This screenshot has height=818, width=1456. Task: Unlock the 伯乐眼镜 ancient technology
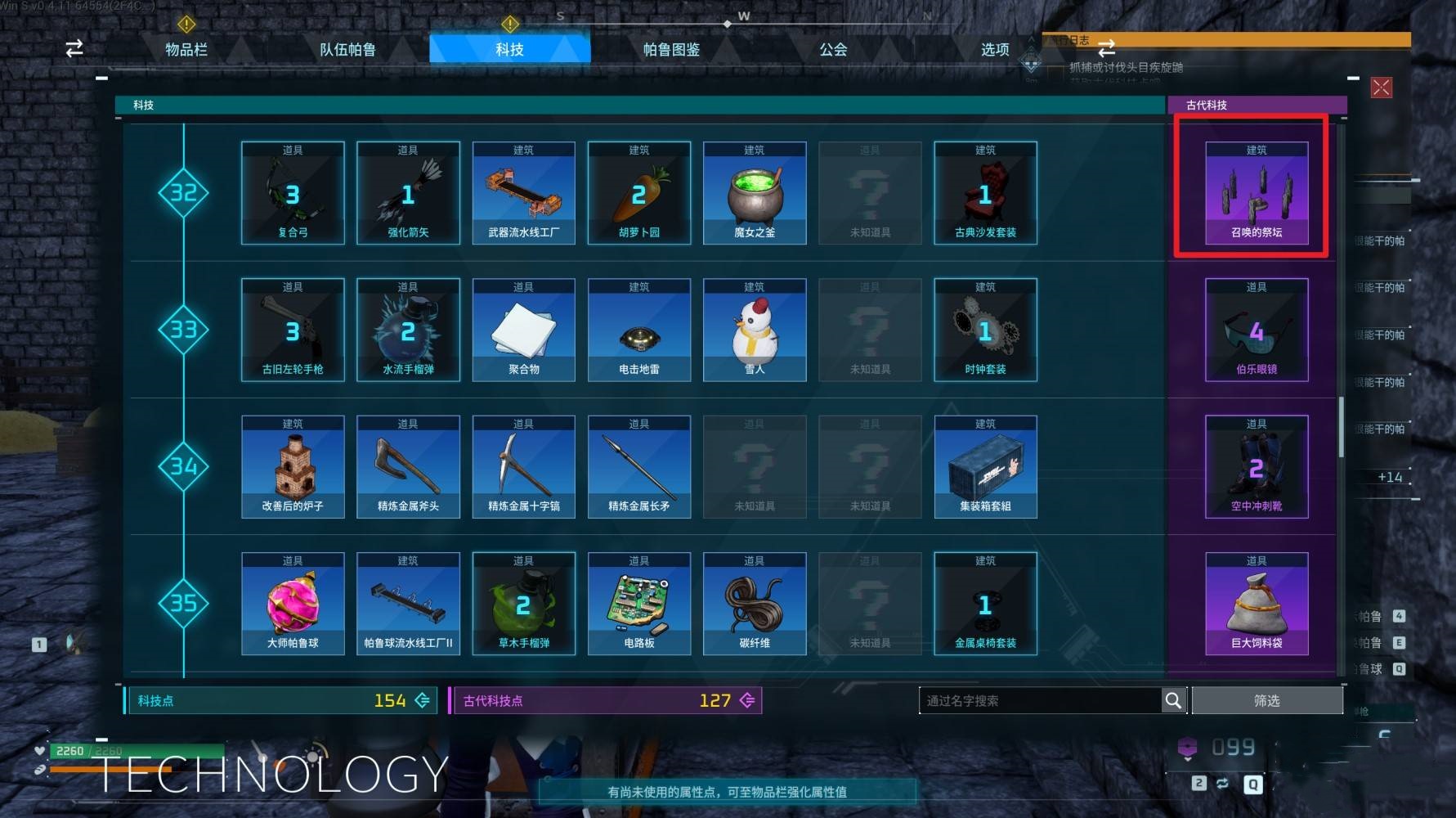pyautogui.click(x=1257, y=330)
